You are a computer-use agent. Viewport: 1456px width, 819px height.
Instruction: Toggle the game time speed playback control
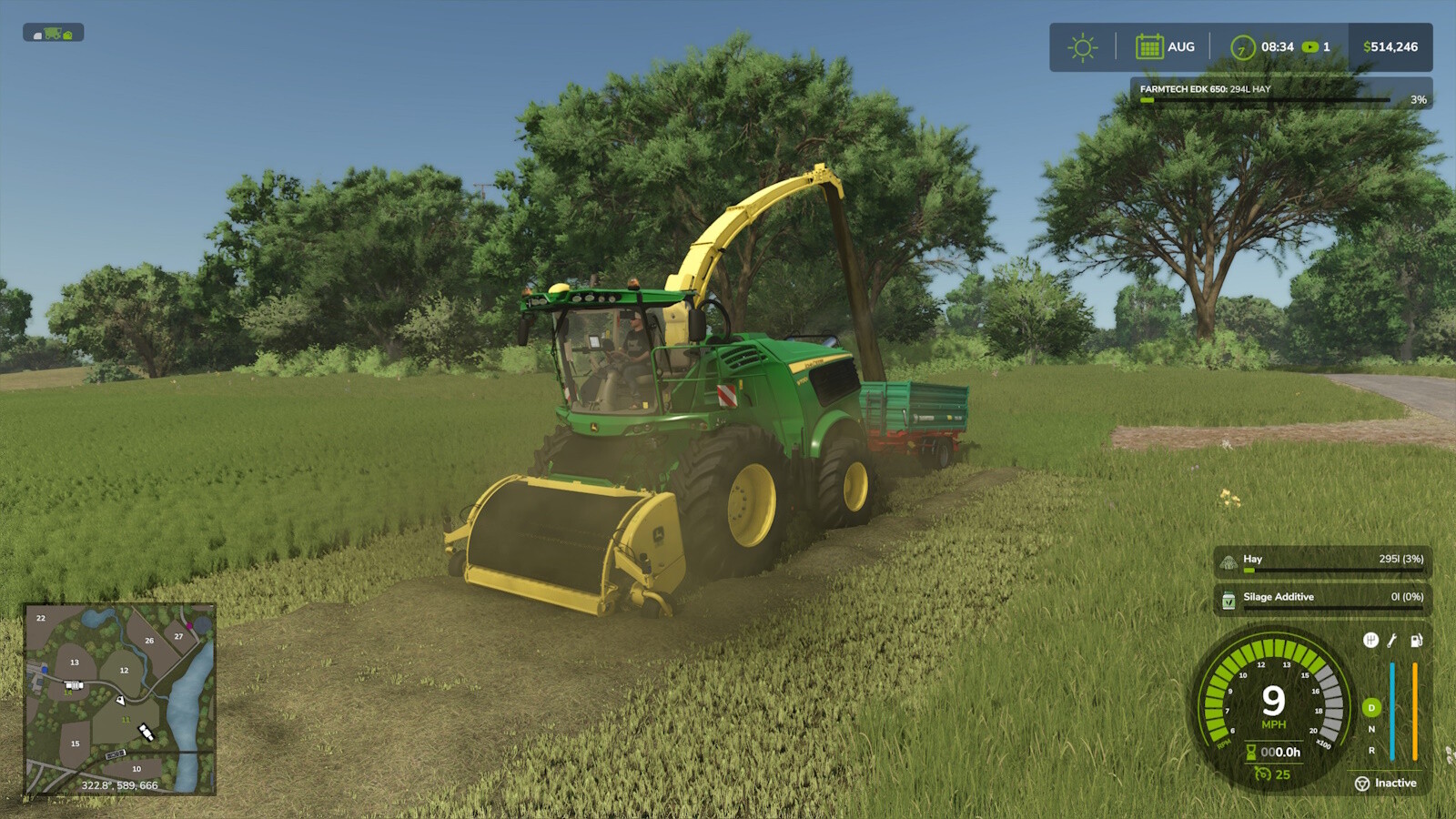click(x=1310, y=46)
